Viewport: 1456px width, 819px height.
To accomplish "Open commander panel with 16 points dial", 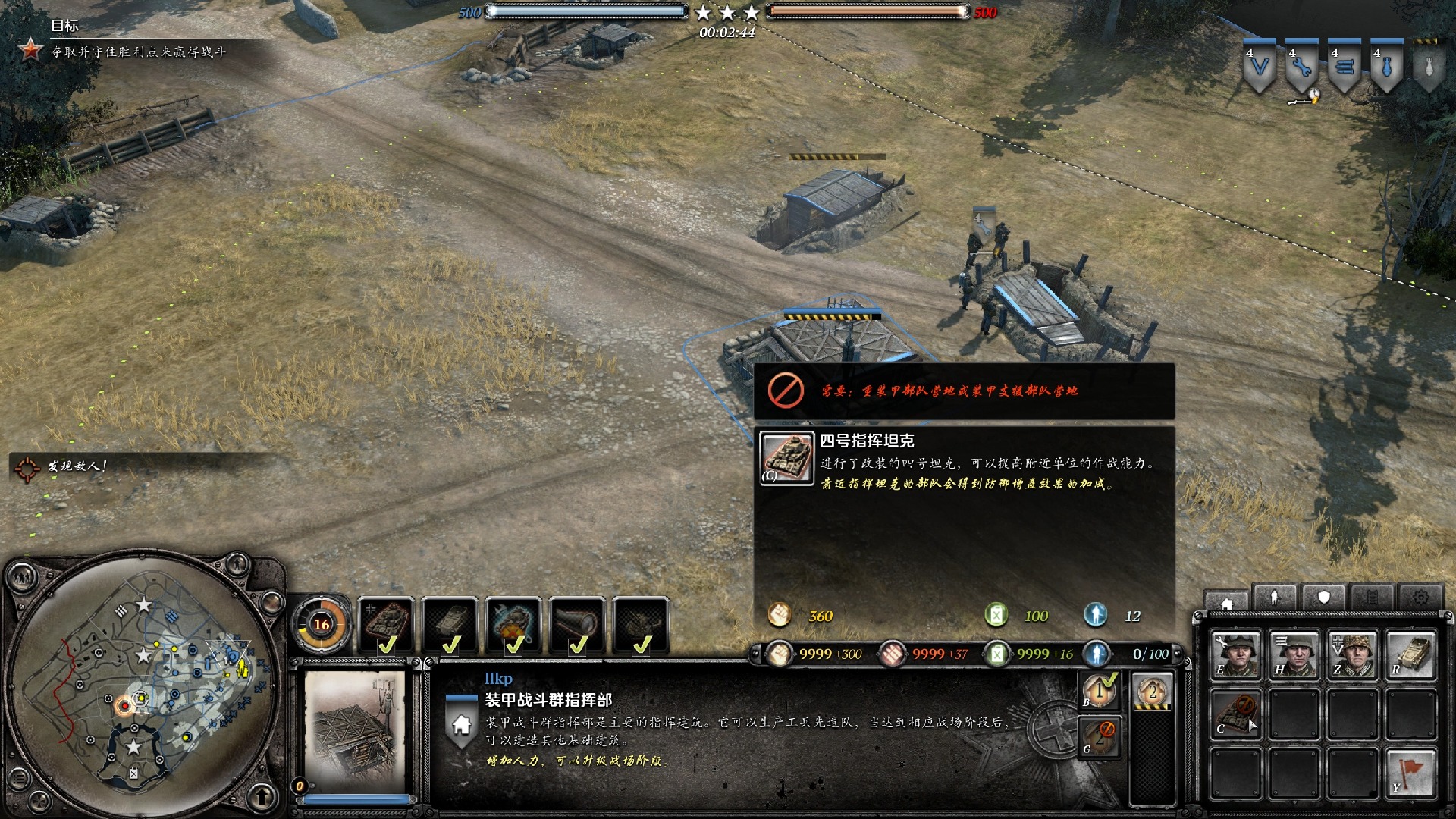I will click(x=322, y=624).
